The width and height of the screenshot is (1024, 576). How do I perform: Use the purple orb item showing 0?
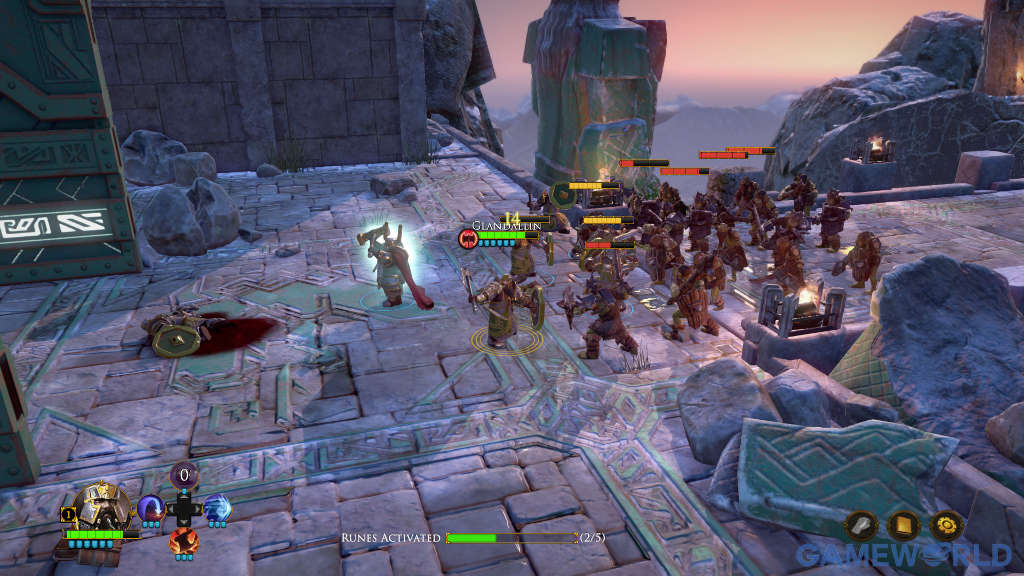click(x=183, y=476)
